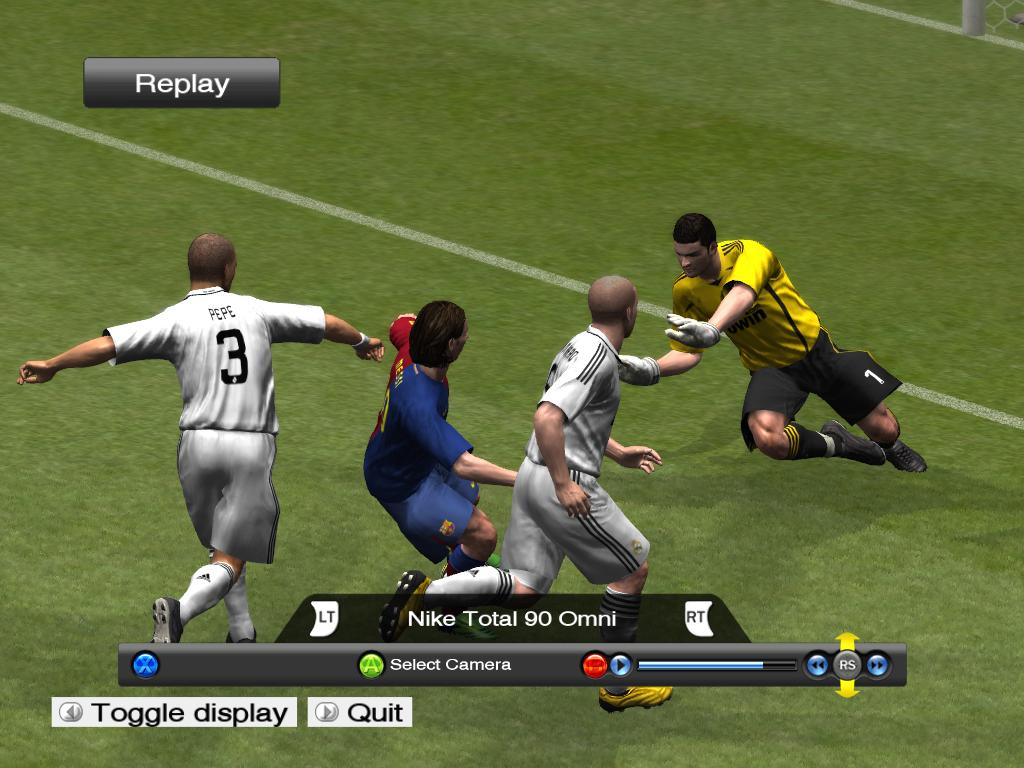Click the replay progress bar
This screenshot has height=768, width=1024.
(x=716, y=665)
